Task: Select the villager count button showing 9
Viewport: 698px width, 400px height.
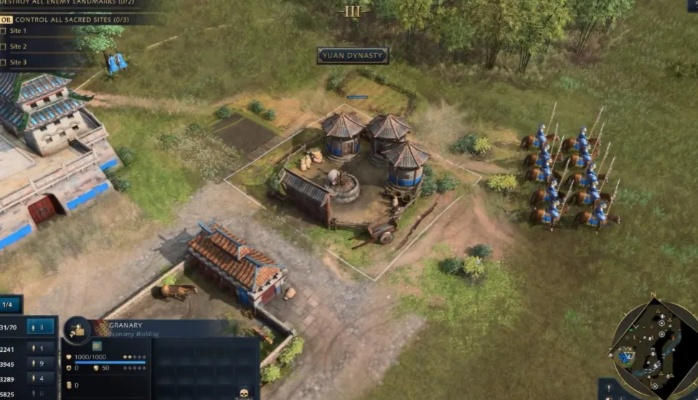Action: (41, 363)
